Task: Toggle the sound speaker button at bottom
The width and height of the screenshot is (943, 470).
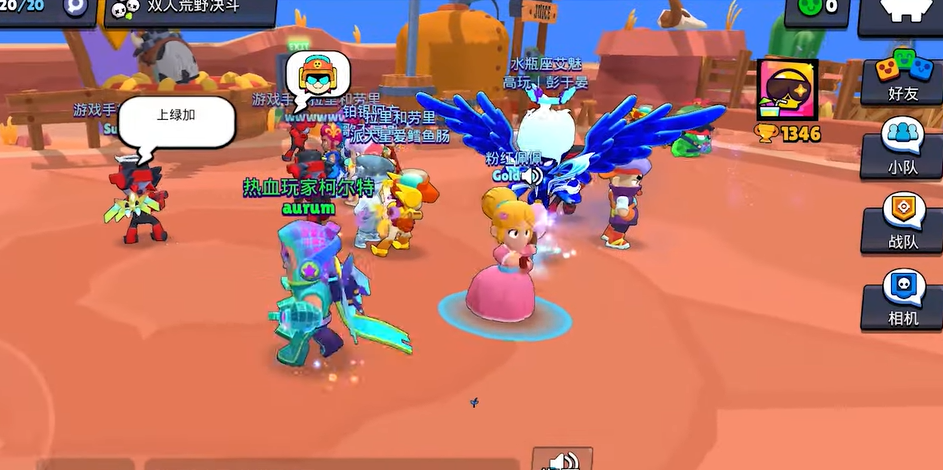Action: point(562,460)
